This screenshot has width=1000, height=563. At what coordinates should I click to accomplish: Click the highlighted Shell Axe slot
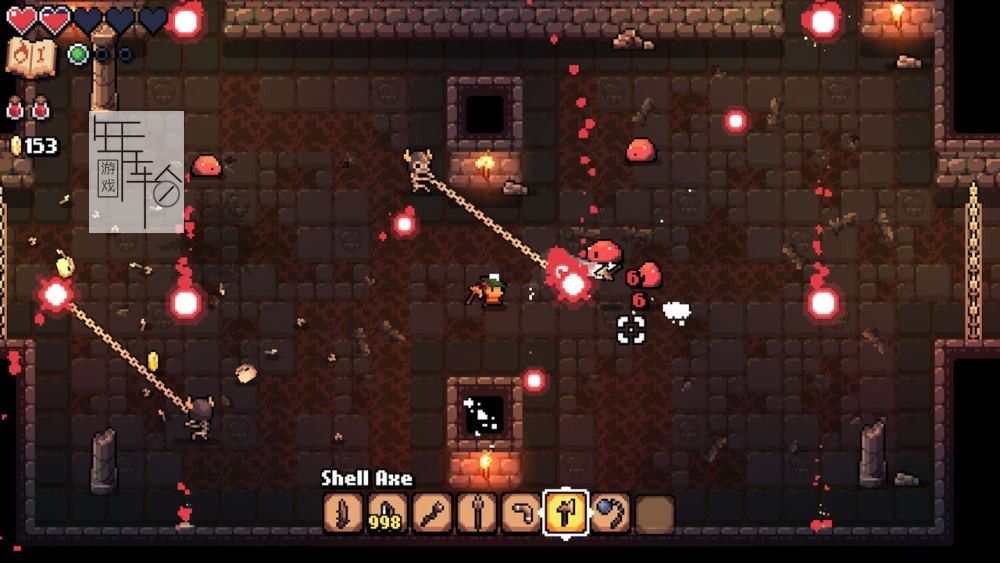(x=564, y=514)
